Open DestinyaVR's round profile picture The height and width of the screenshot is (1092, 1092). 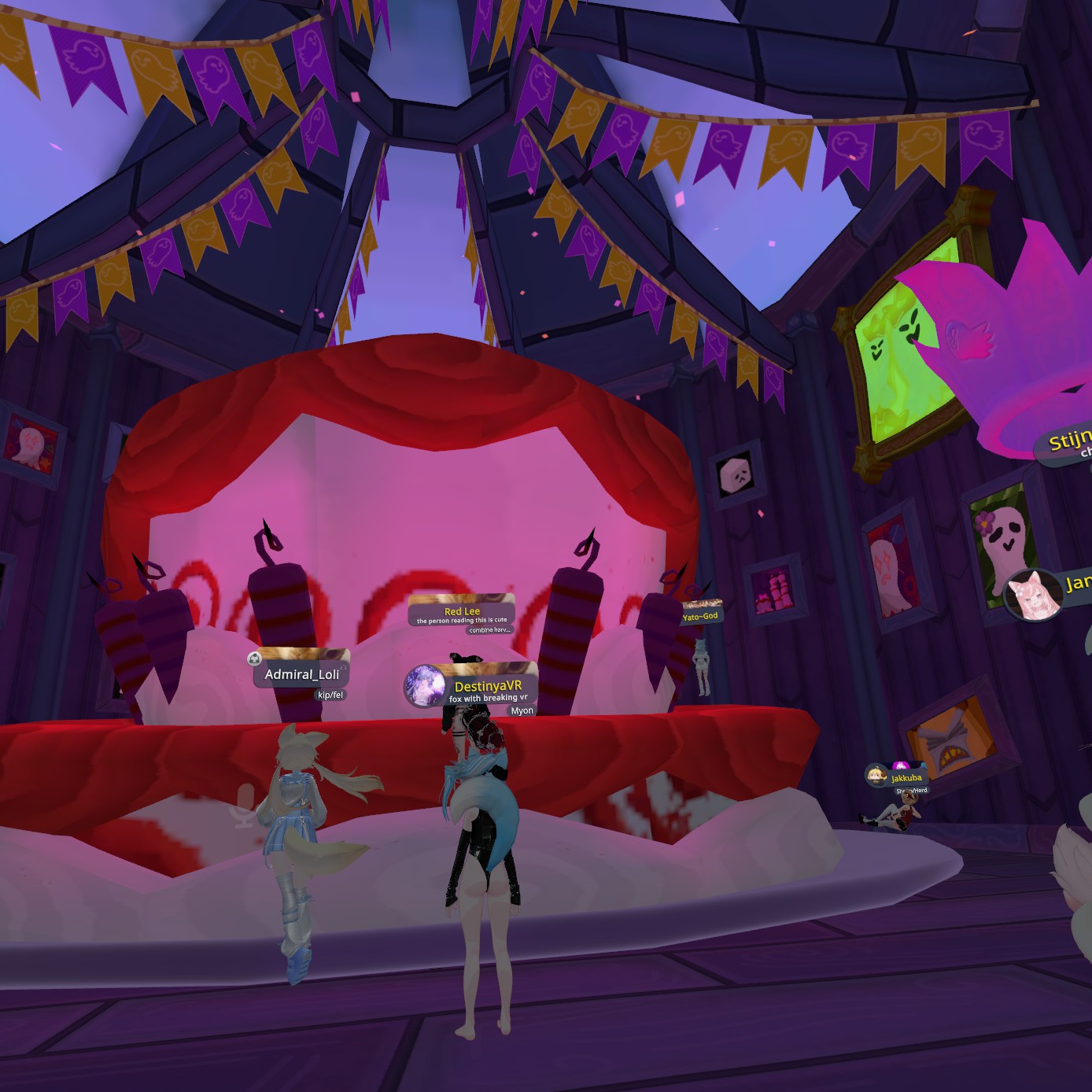pos(426,686)
